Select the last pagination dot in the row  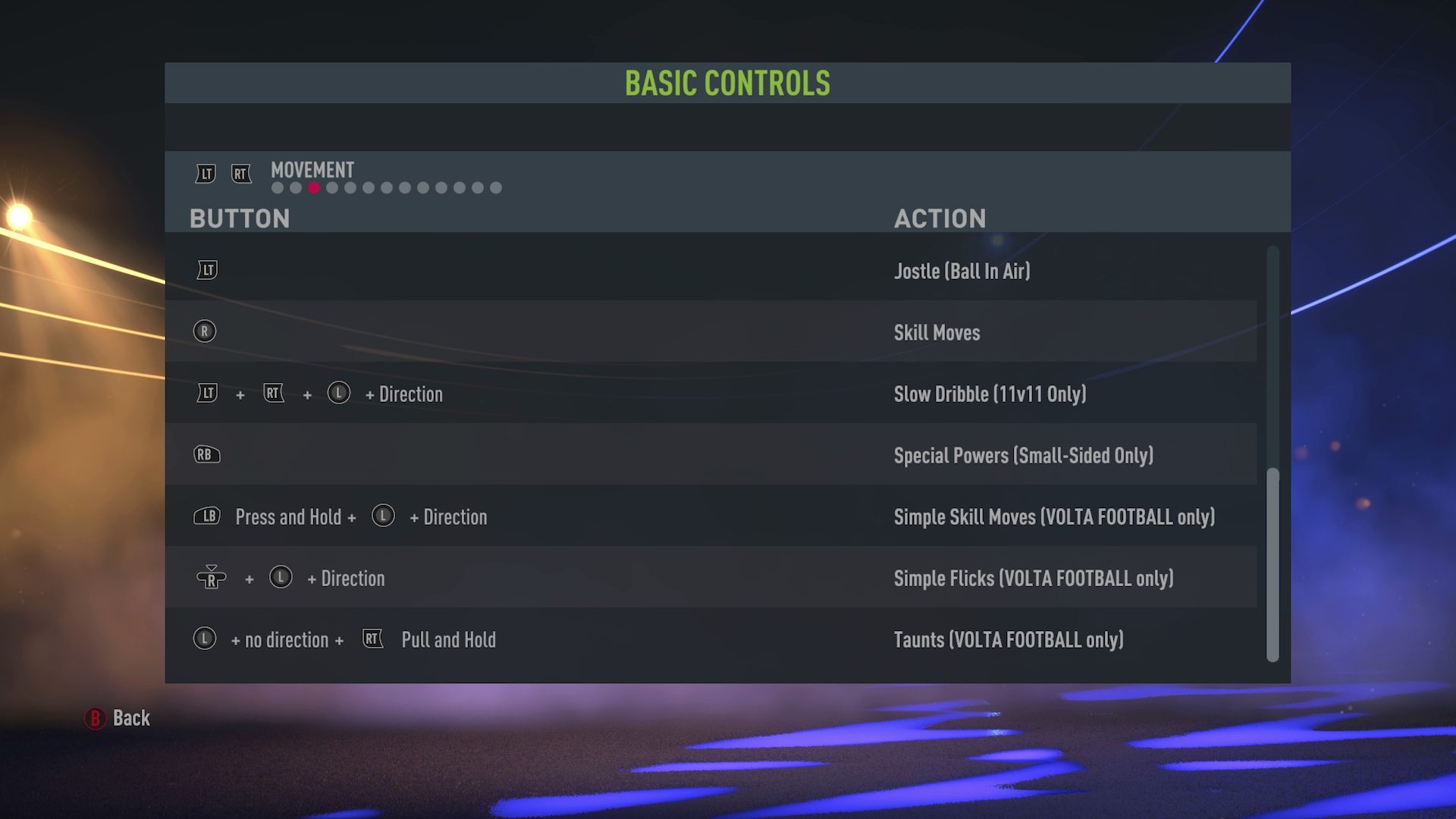point(496,187)
